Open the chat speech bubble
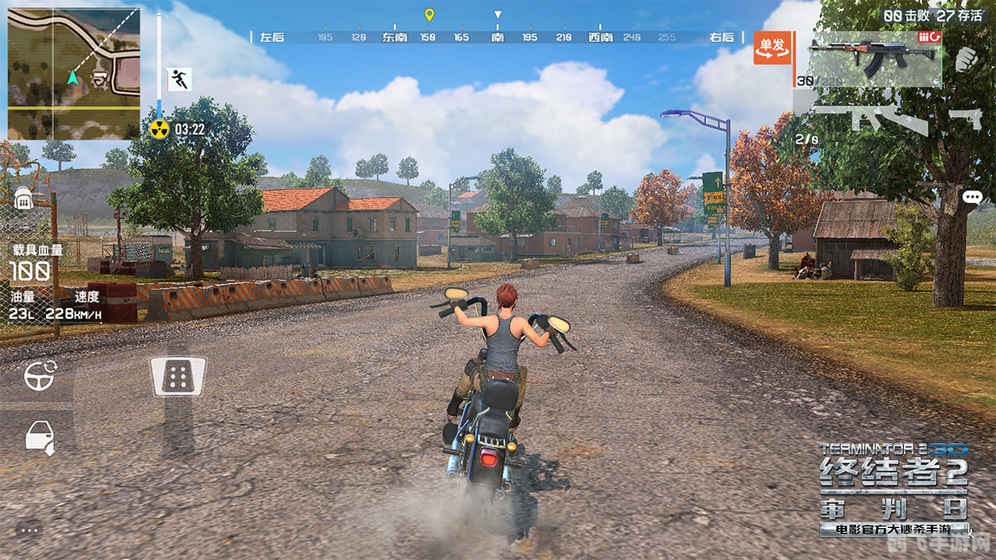The height and width of the screenshot is (560, 996). [972, 198]
